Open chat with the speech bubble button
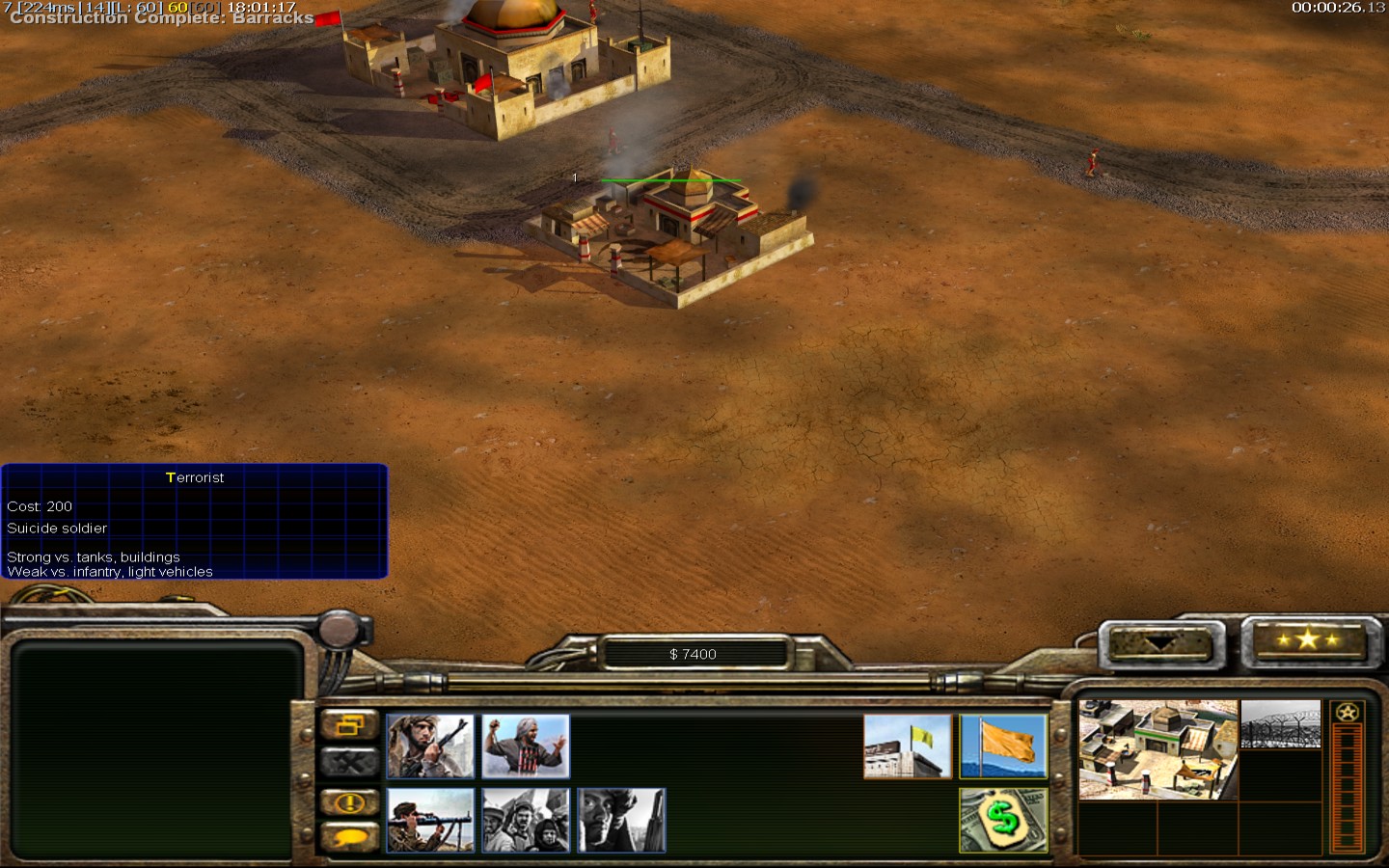This screenshot has height=868, width=1389. (x=349, y=837)
